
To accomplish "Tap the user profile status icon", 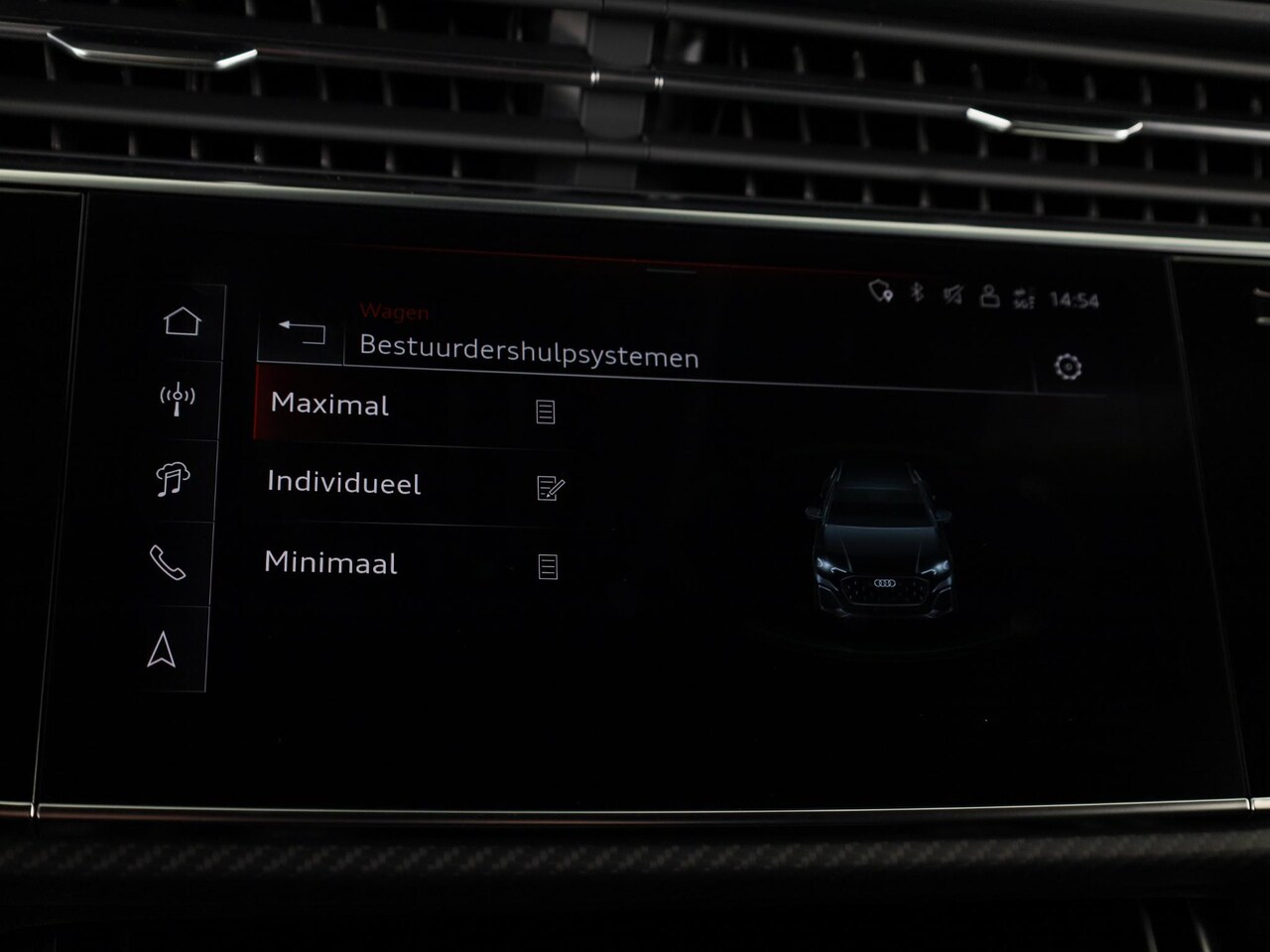I will (x=989, y=296).
